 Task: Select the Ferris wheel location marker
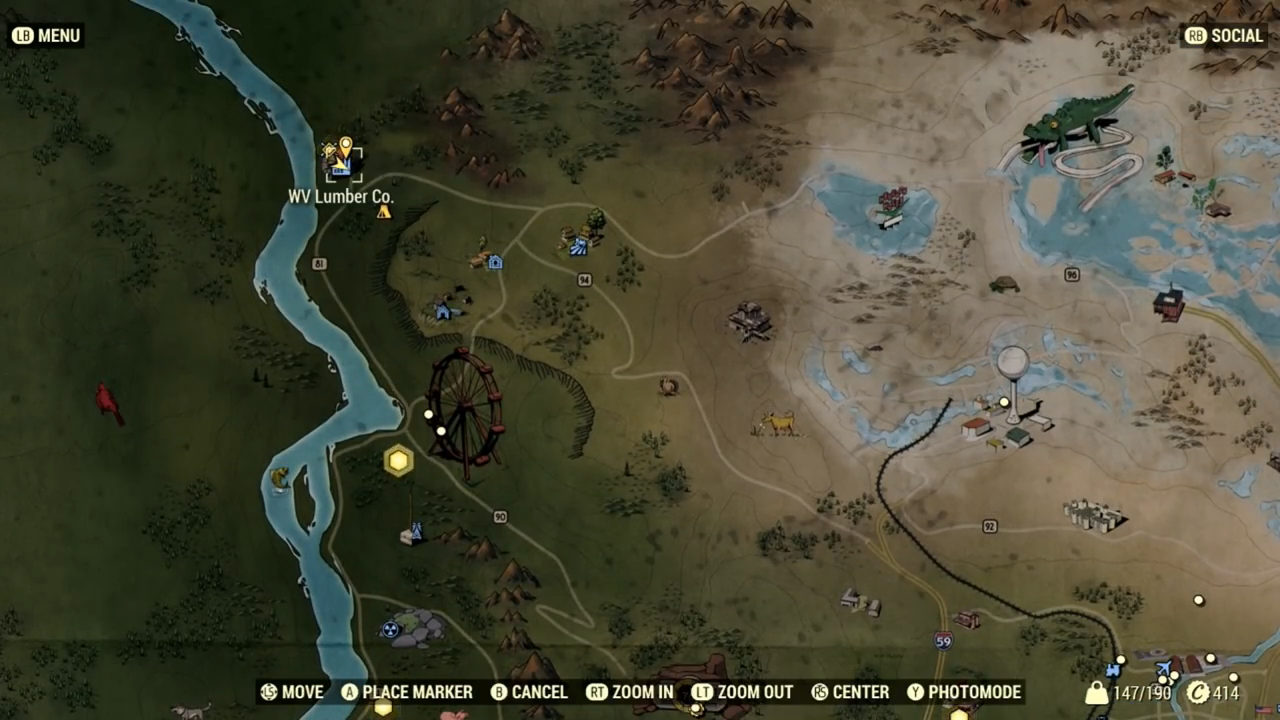pos(465,412)
